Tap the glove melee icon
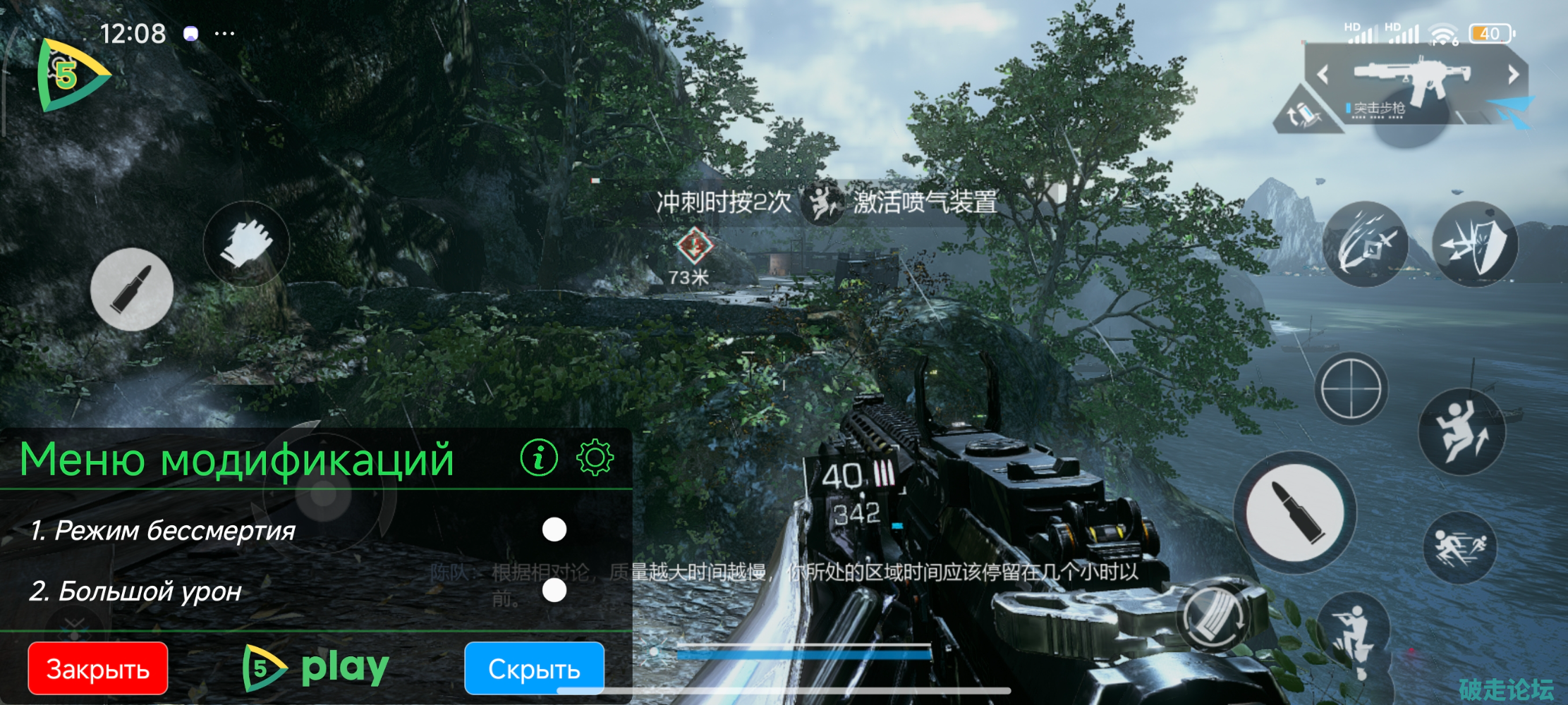1568x705 pixels. (245, 244)
